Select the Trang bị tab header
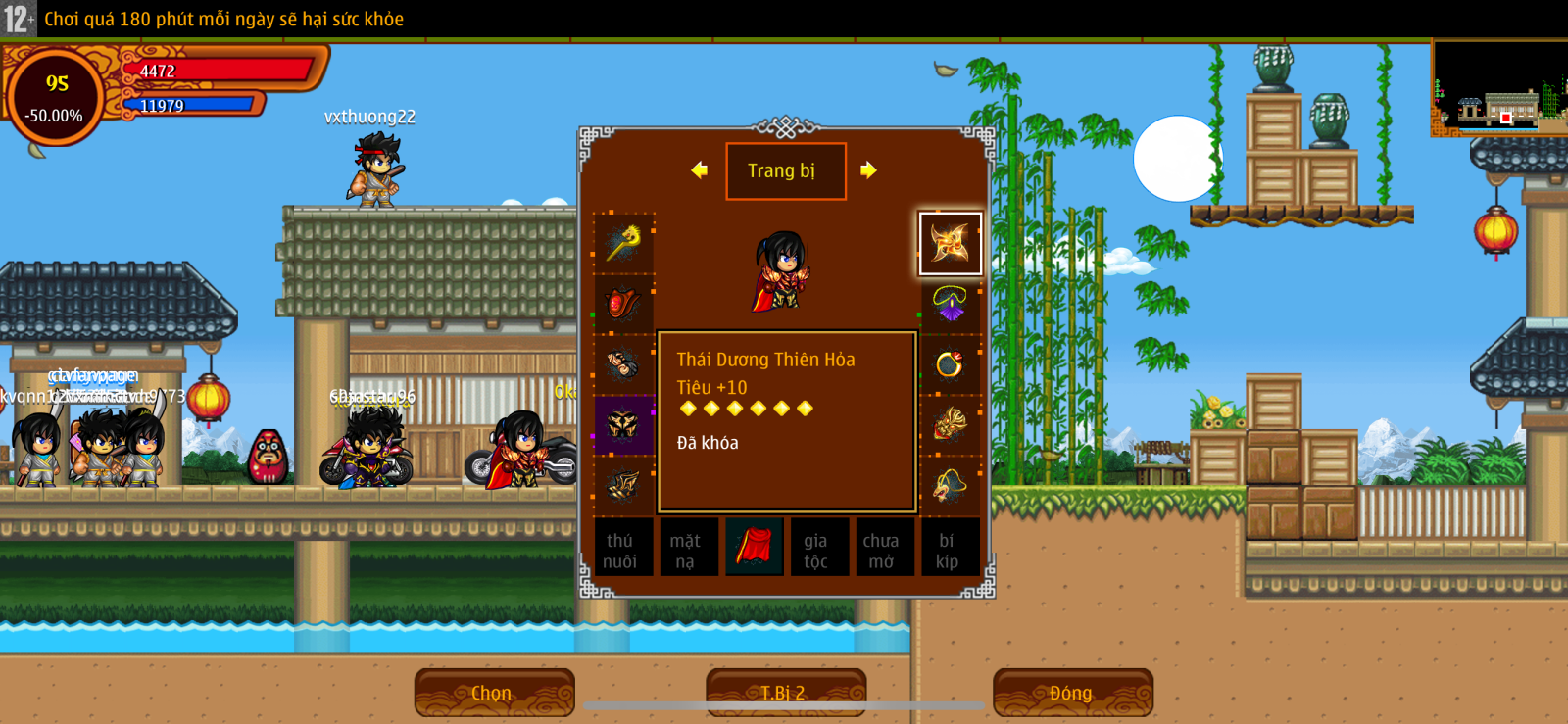Screen dimensions: 1568x724 [x=785, y=171]
